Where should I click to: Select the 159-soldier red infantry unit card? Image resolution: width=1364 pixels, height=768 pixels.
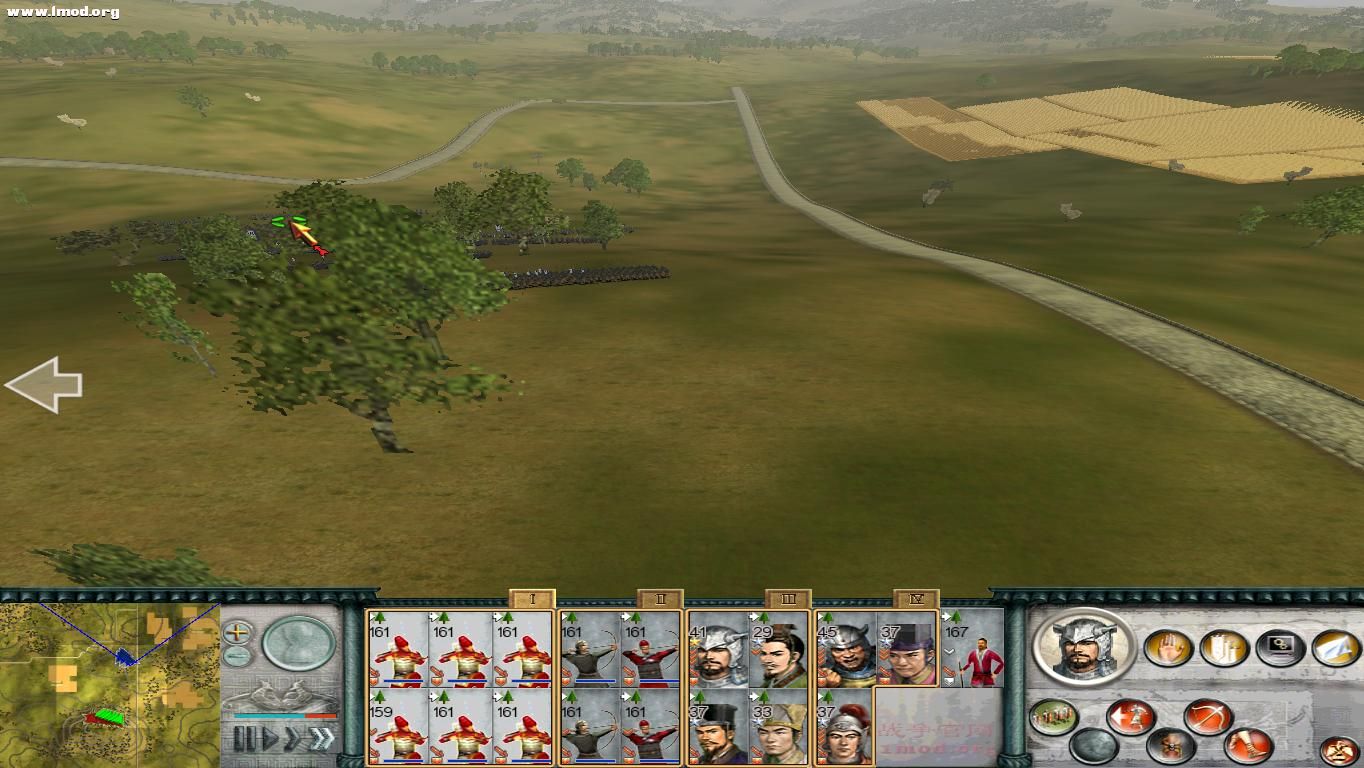pyautogui.click(x=398, y=727)
